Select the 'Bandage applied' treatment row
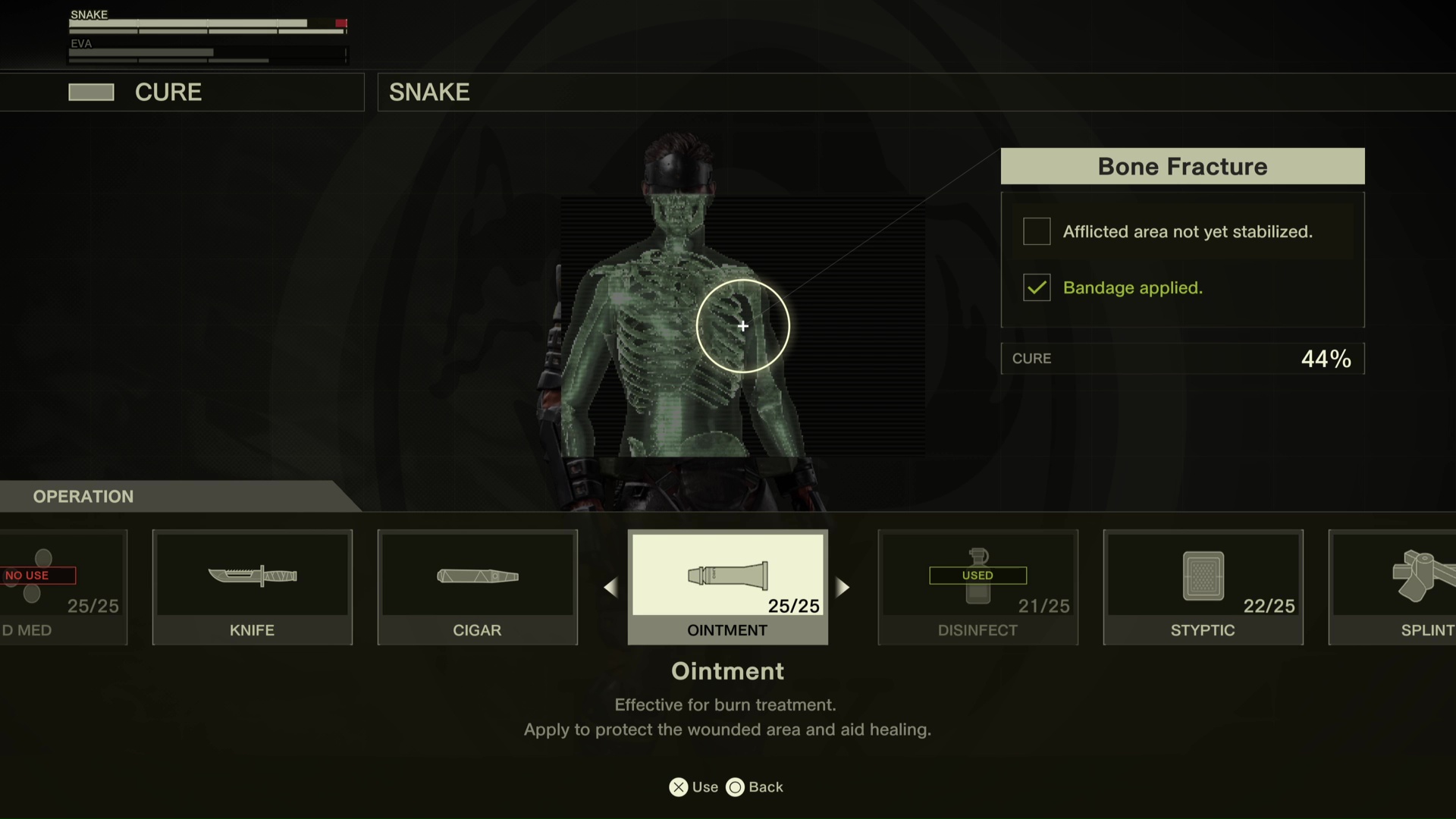1456x819 pixels. (1182, 287)
